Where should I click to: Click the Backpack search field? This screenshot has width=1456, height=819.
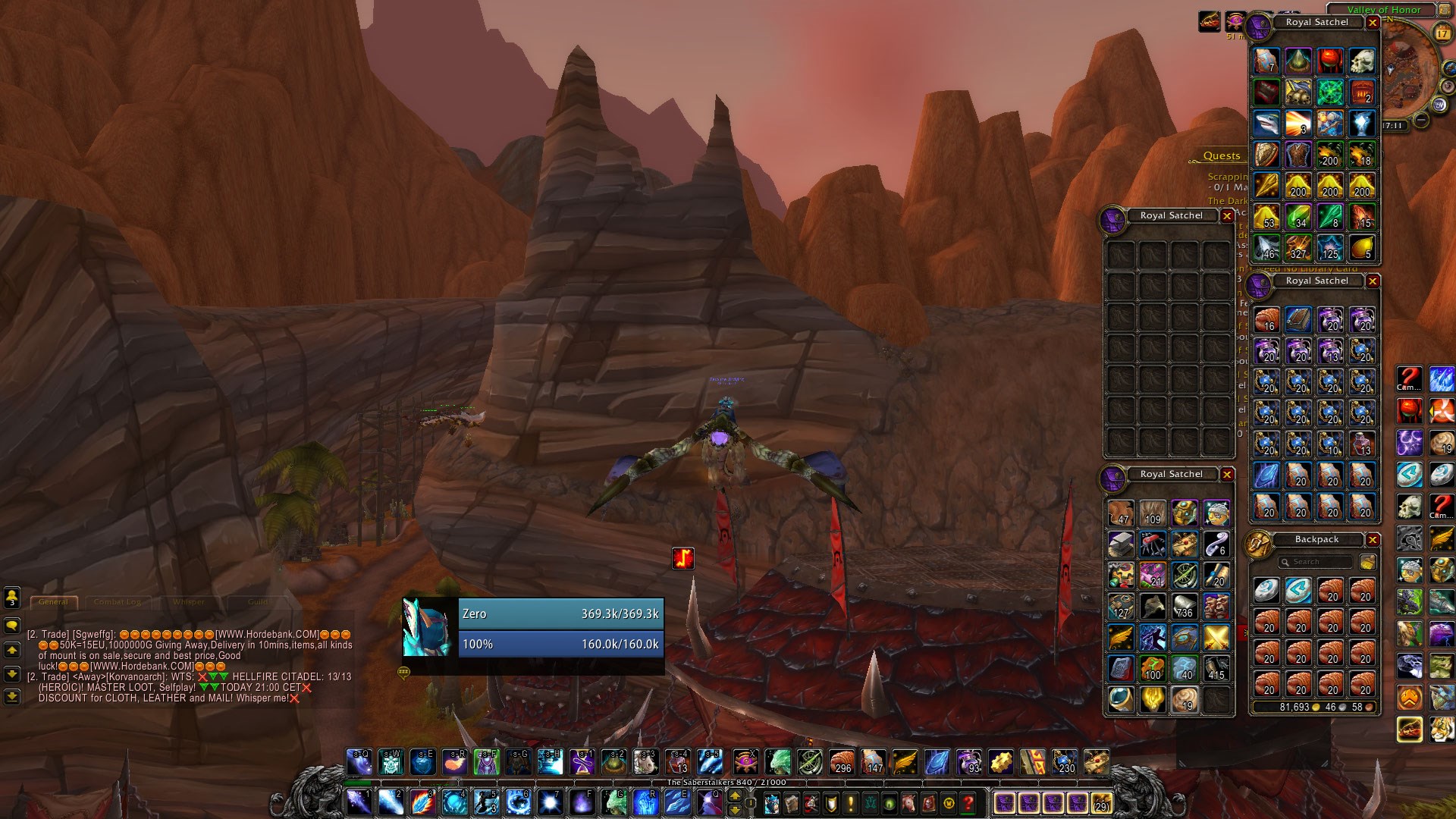pos(1316,562)
